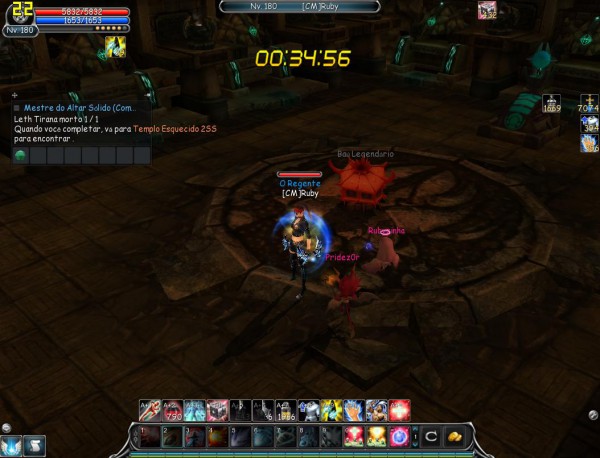Use the gold coins icon on the hotbar
600x458 pixels.
[454, 436]
